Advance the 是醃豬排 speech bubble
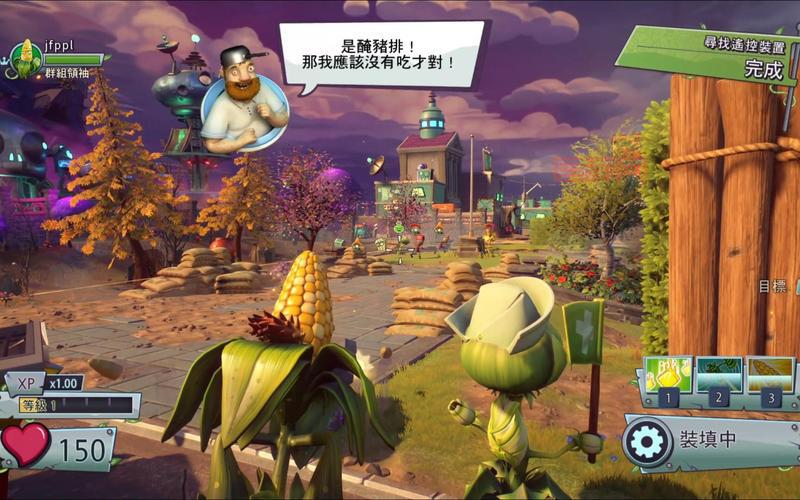 click(x=382, y=54)
